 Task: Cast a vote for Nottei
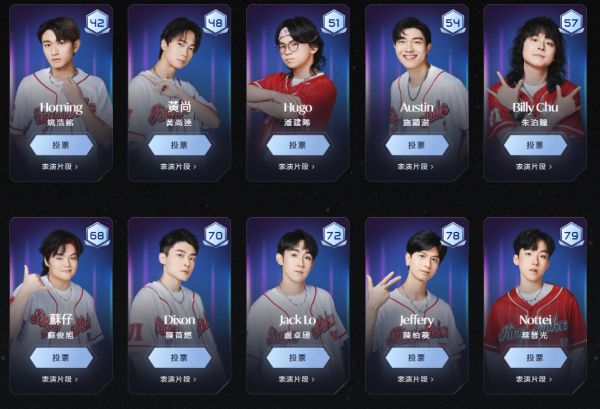pyautogui.click(x=535, y=357)
